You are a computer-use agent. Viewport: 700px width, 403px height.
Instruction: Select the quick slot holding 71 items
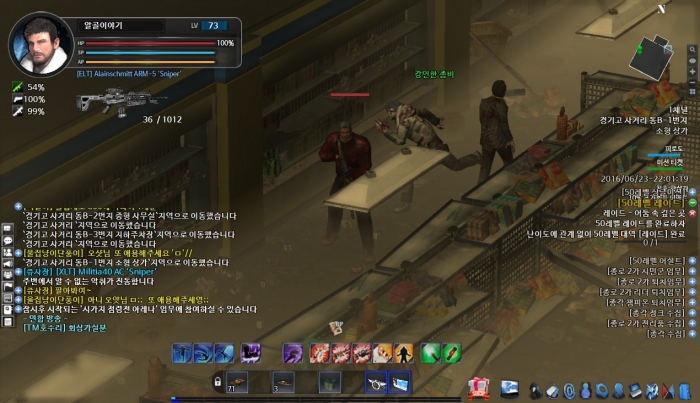tap(237, 381)
